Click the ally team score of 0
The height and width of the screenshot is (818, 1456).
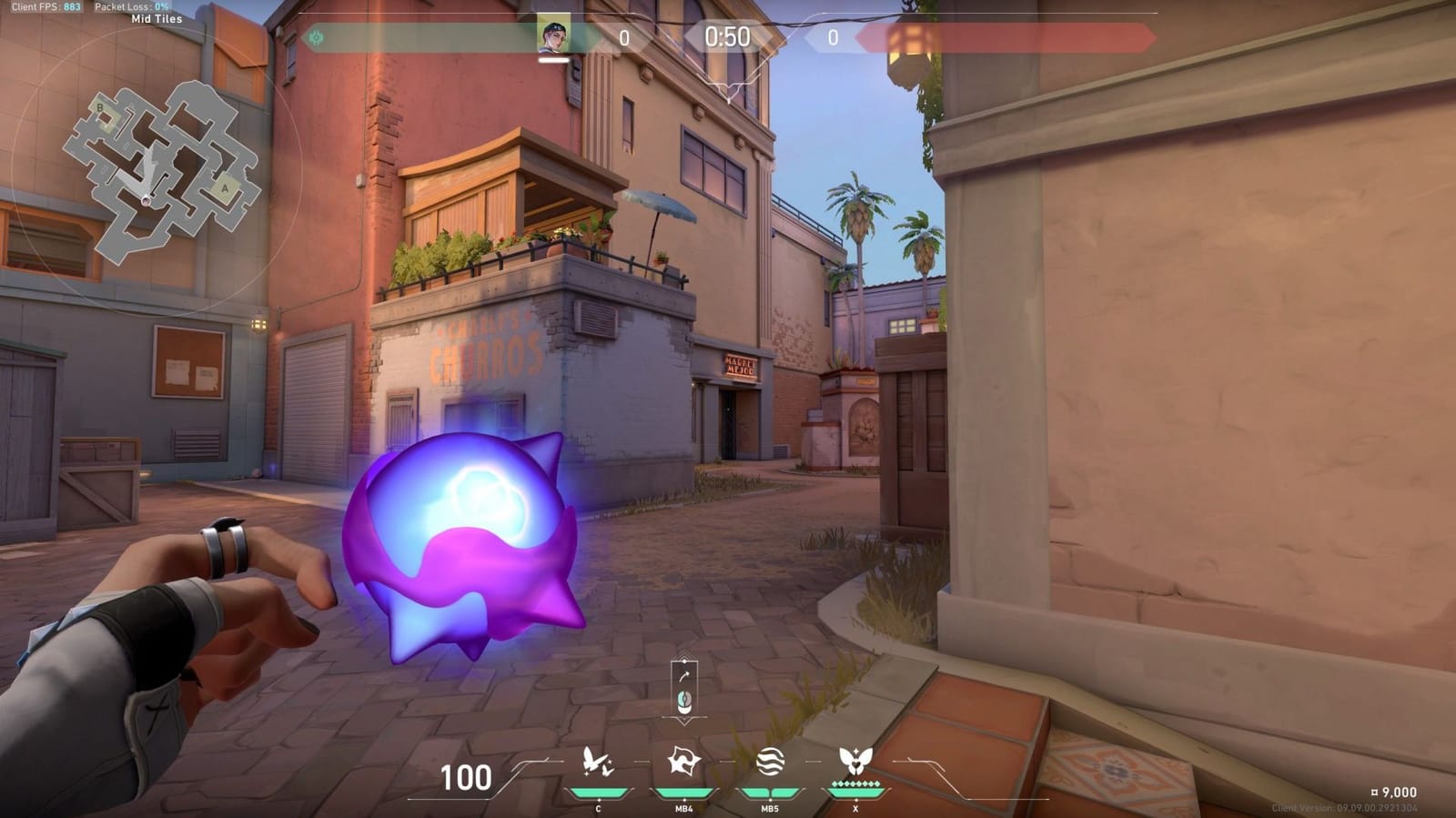pos(624,37)
